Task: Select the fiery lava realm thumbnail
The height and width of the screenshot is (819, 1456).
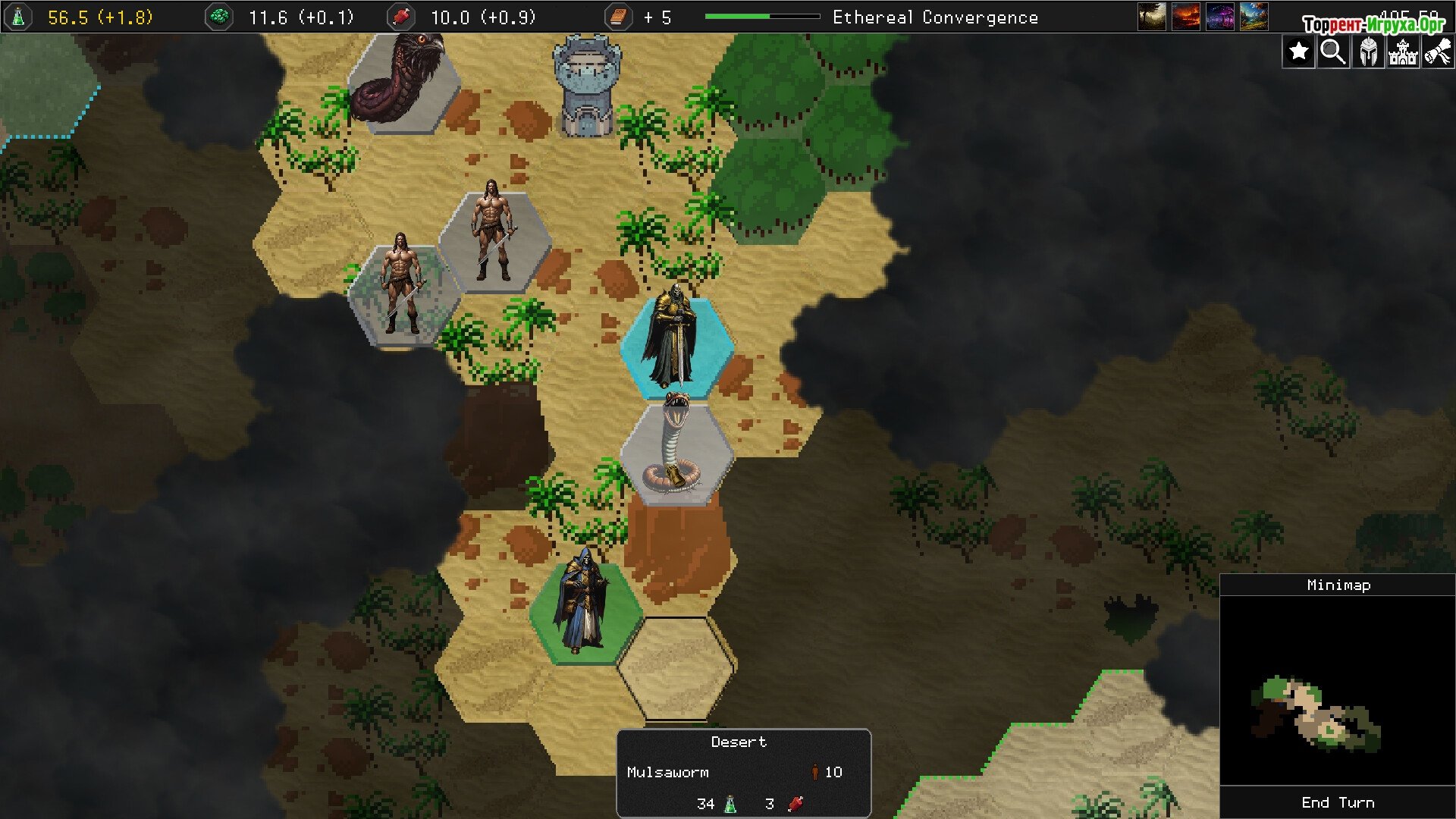Action: coord(1186,17)
